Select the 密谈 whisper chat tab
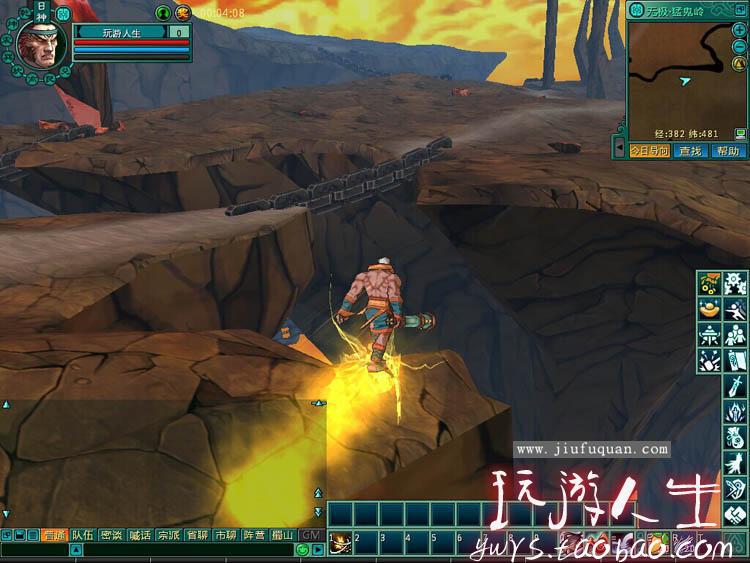 (x=111, y=536)
